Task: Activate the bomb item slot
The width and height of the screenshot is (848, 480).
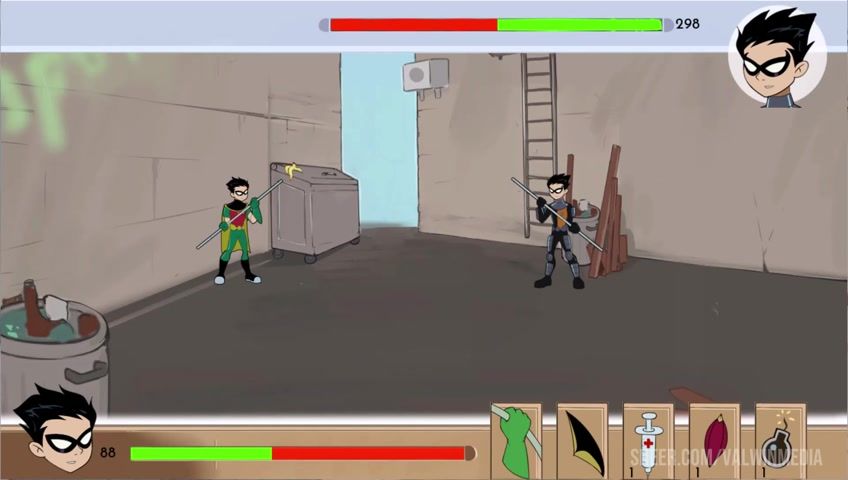Action: (780, 441)
